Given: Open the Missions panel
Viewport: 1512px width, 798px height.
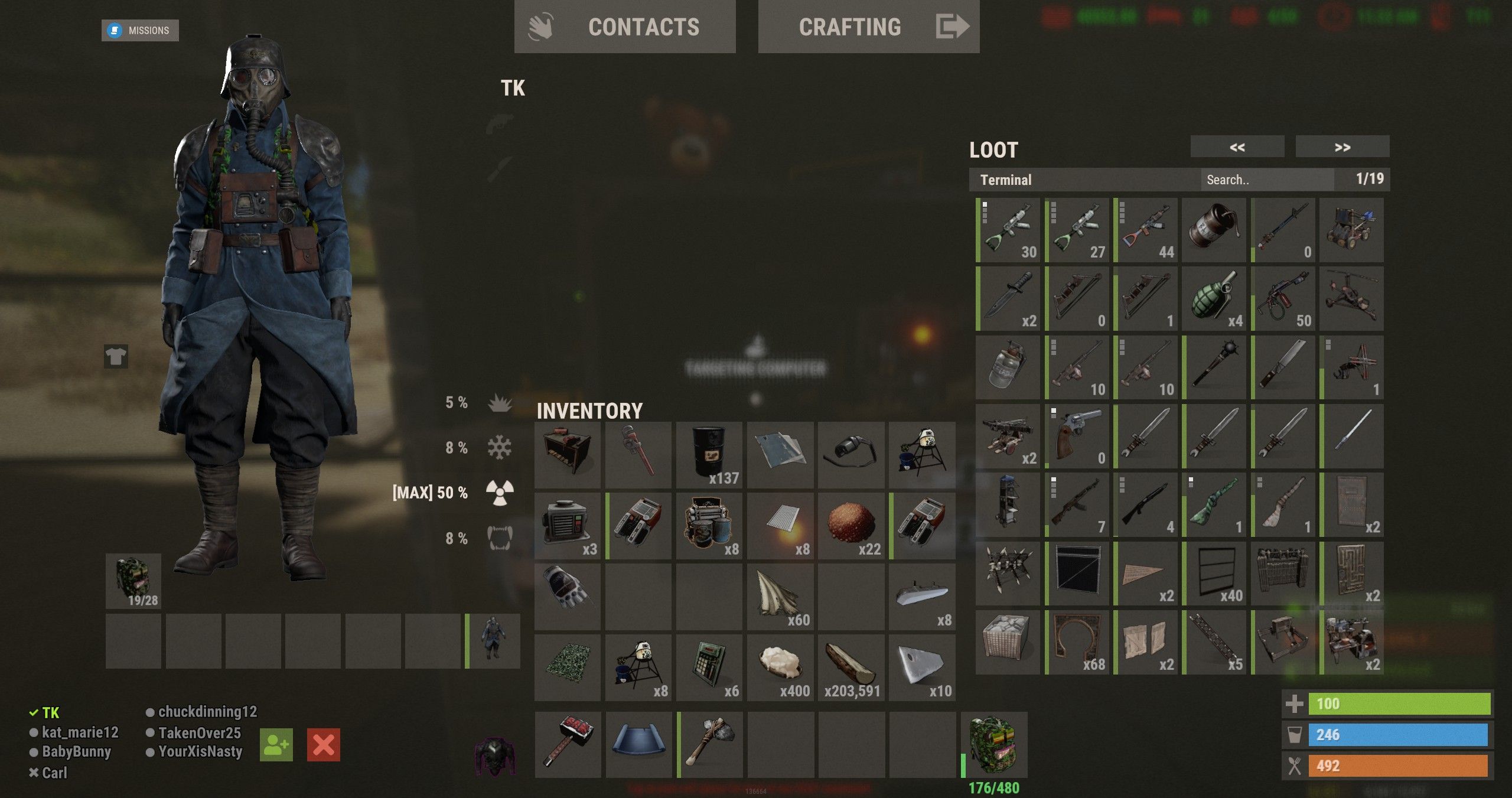Looking at the screenshot, I should point(140,30).
